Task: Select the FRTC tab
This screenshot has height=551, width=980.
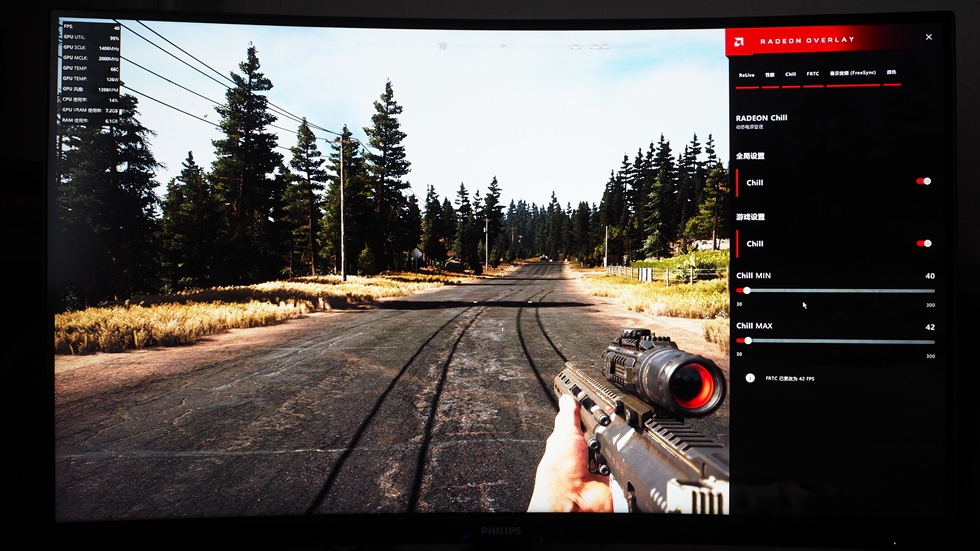Action: tap(813, 74)
